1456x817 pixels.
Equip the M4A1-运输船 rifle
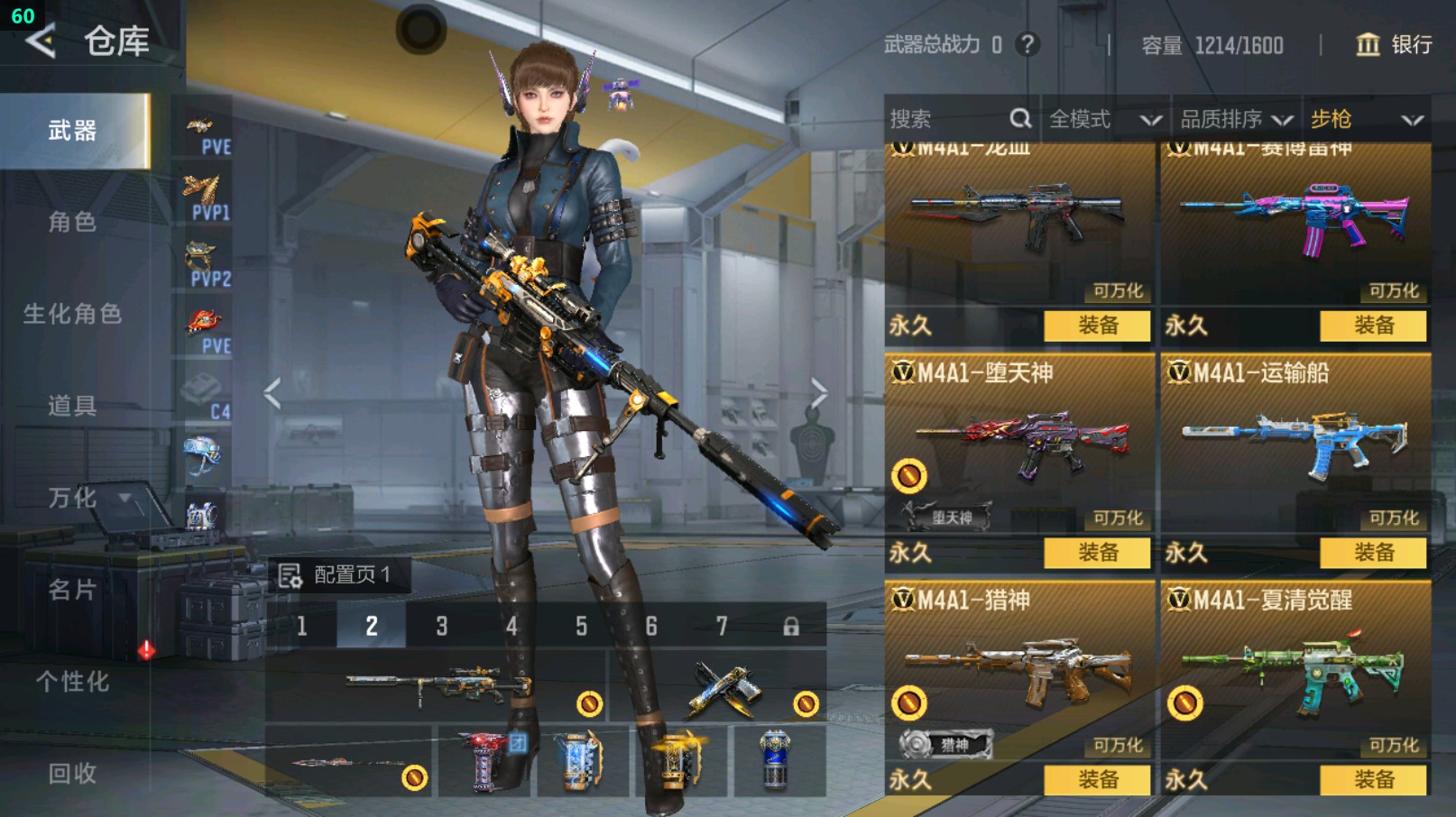[1373, 553]
